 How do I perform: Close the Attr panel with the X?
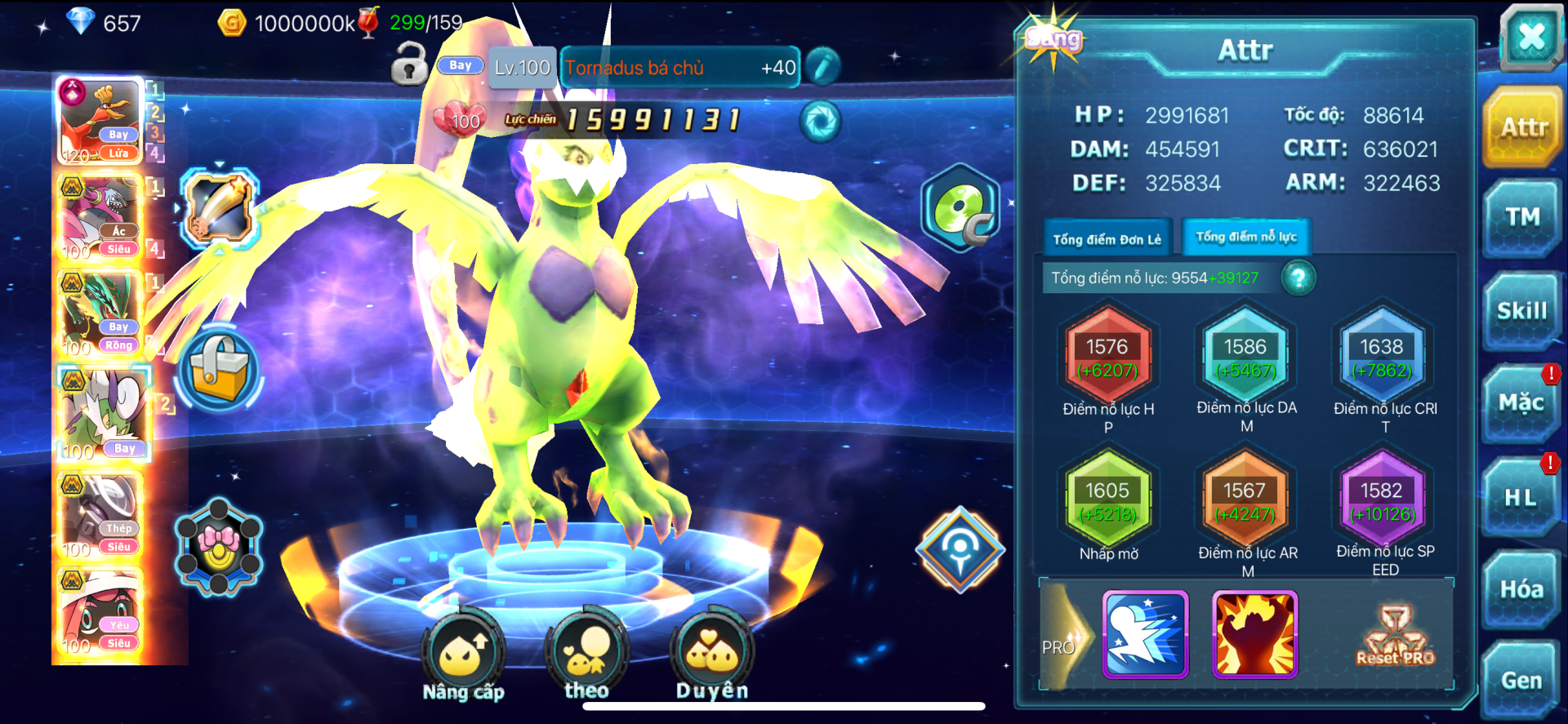(x=1530, y=37)
